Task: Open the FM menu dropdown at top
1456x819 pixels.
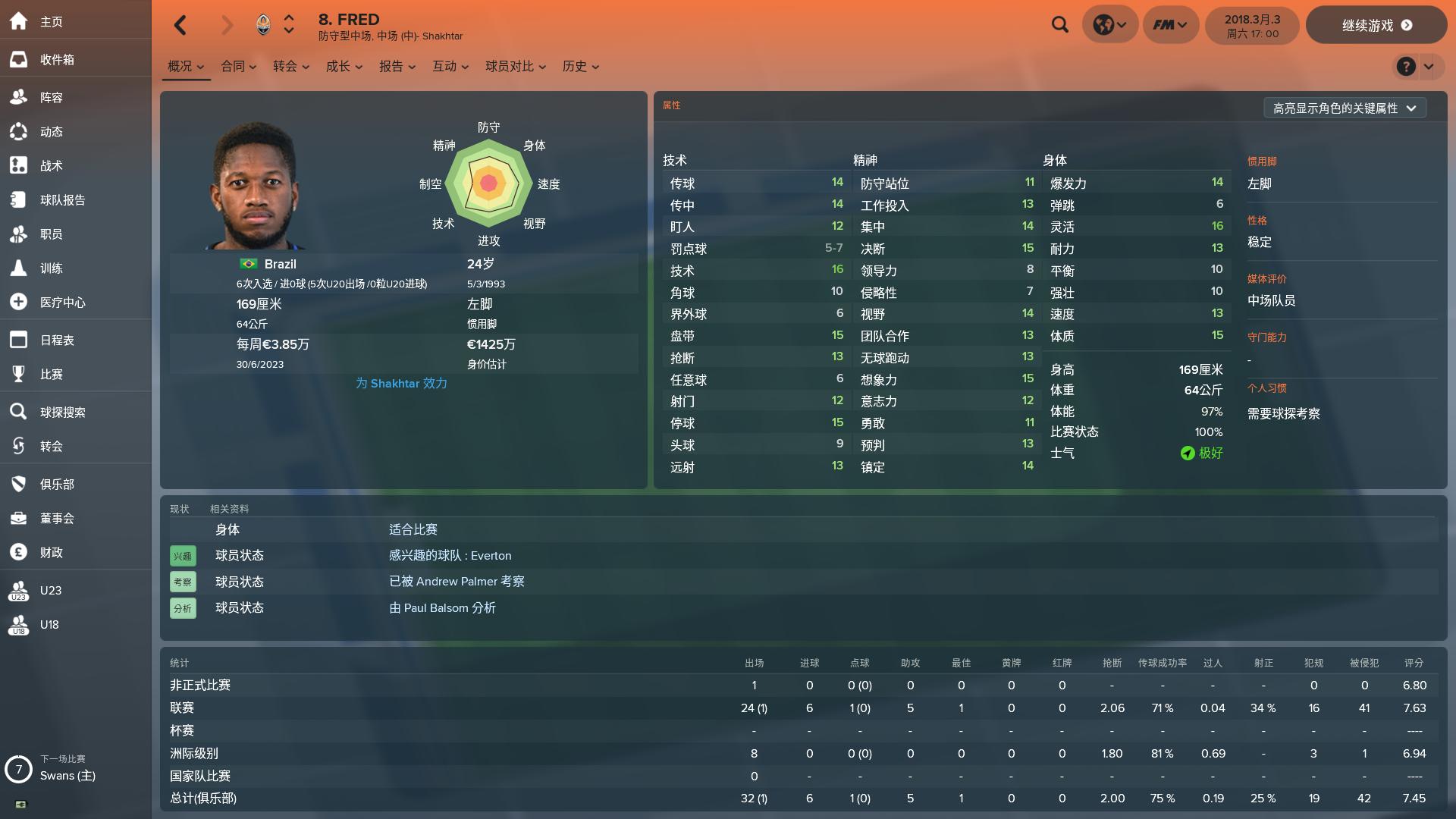Action: coord(1170,24)
